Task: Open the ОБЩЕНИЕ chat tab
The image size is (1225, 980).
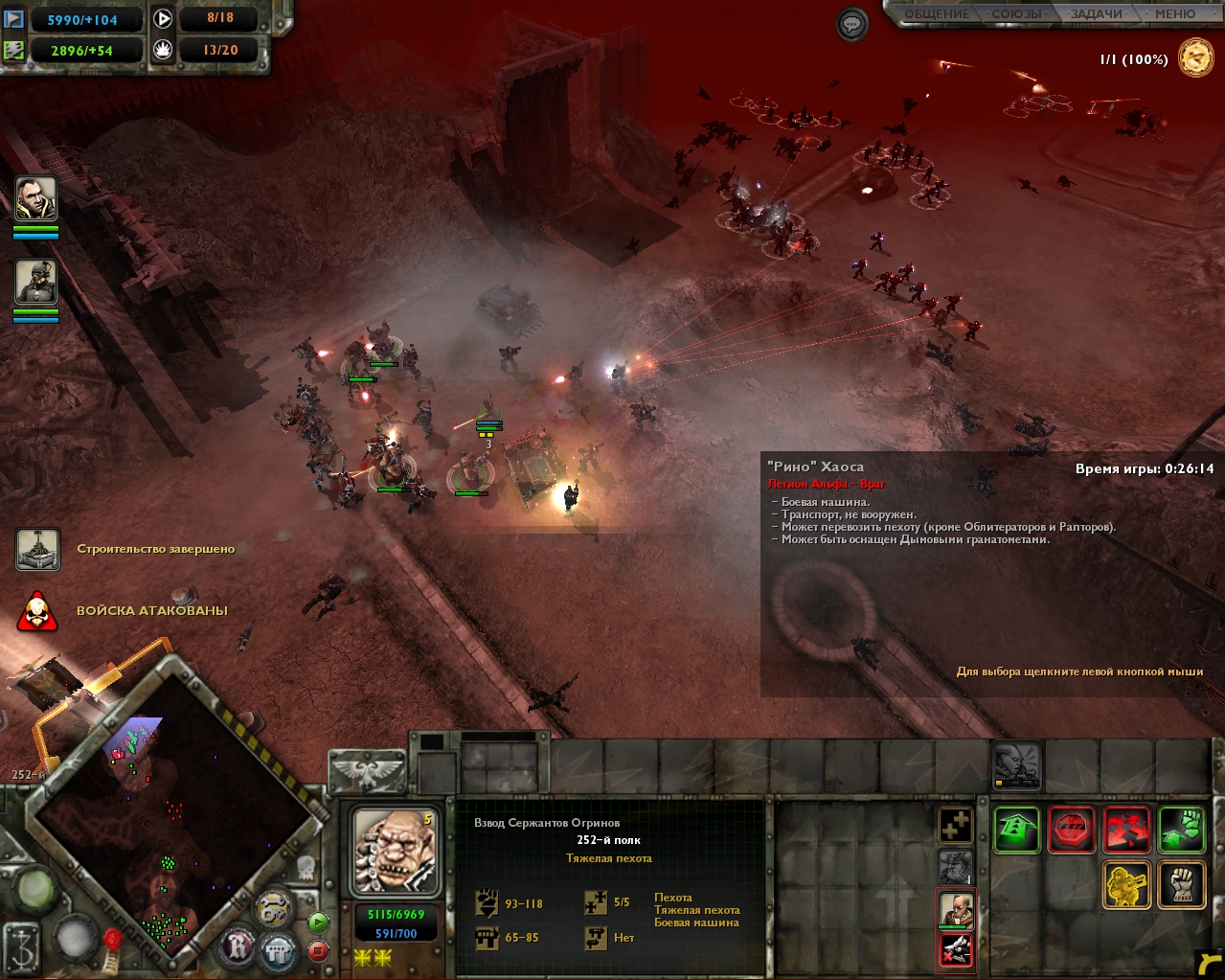Action: (x=937, y=14)
